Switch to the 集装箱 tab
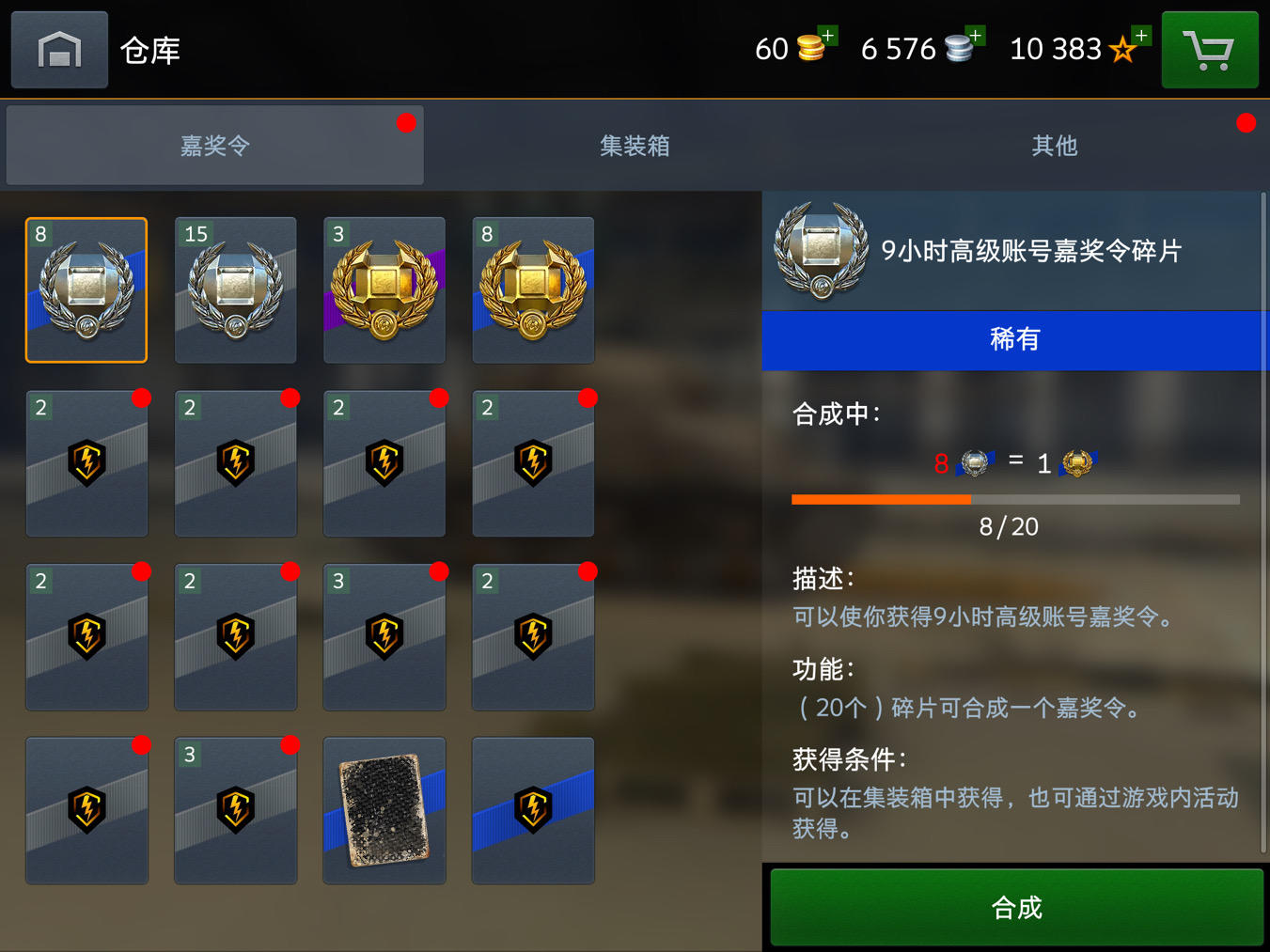The width and height of the screenshot is (1270, 952). (634, 146)
